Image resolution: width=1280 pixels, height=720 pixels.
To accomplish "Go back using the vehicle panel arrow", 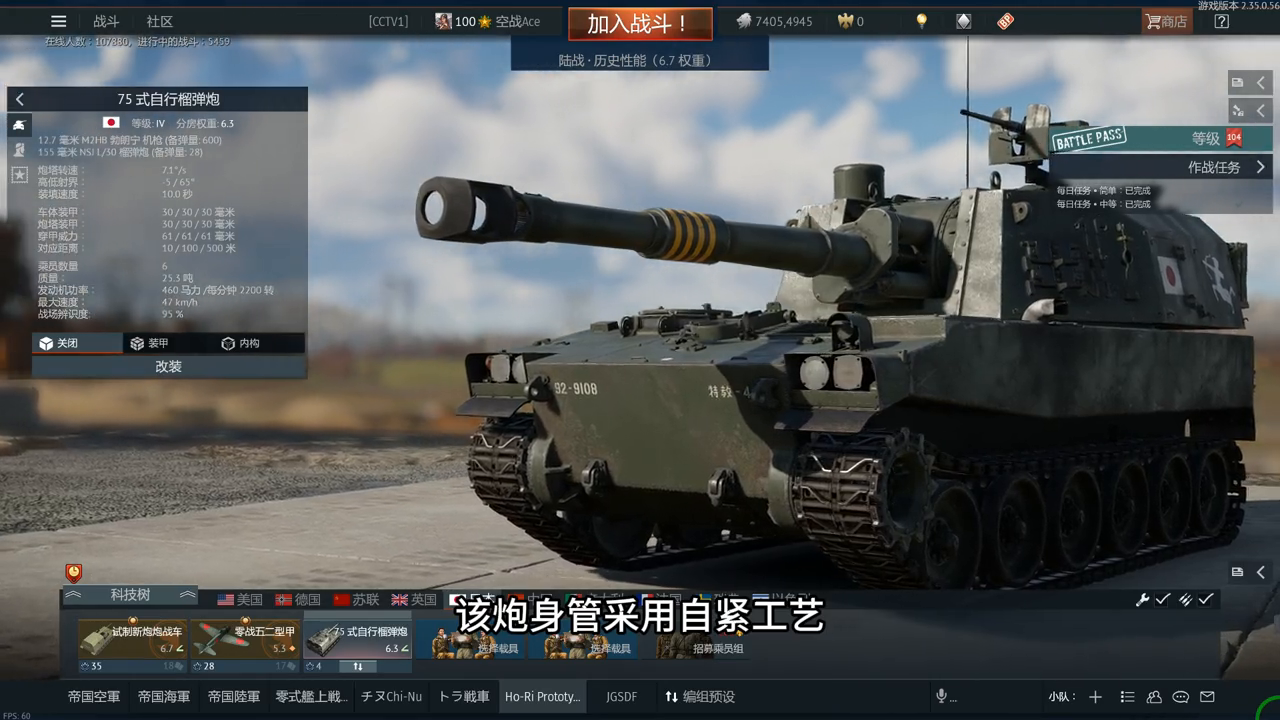I will pyautogui.click(x=20, y=99).
